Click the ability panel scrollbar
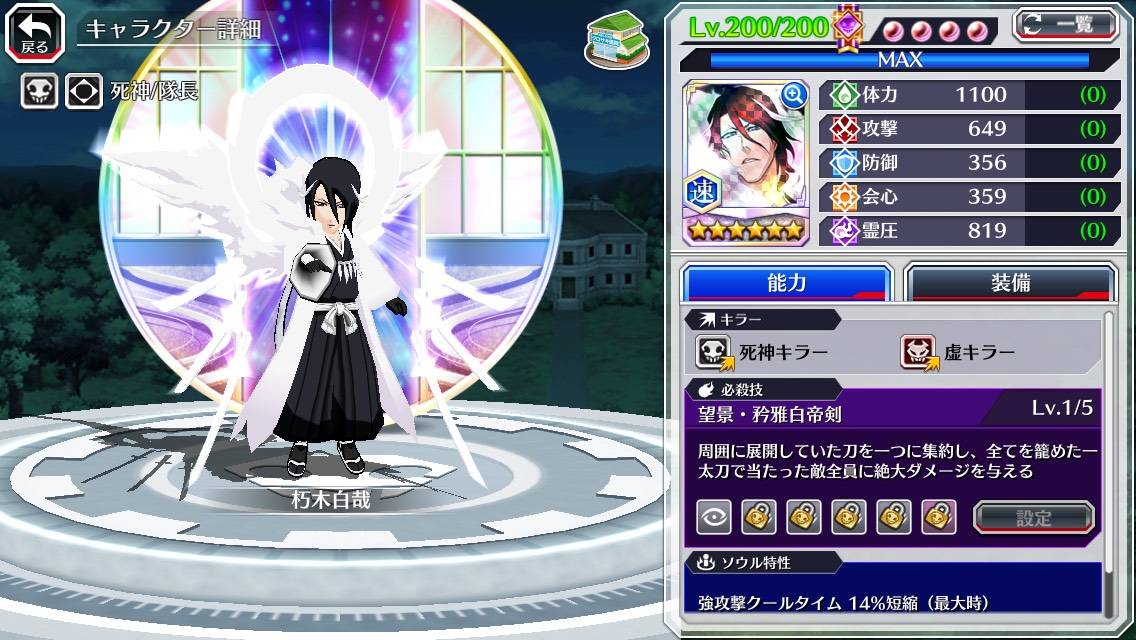1136x640 pixels. coord(1108,460)
